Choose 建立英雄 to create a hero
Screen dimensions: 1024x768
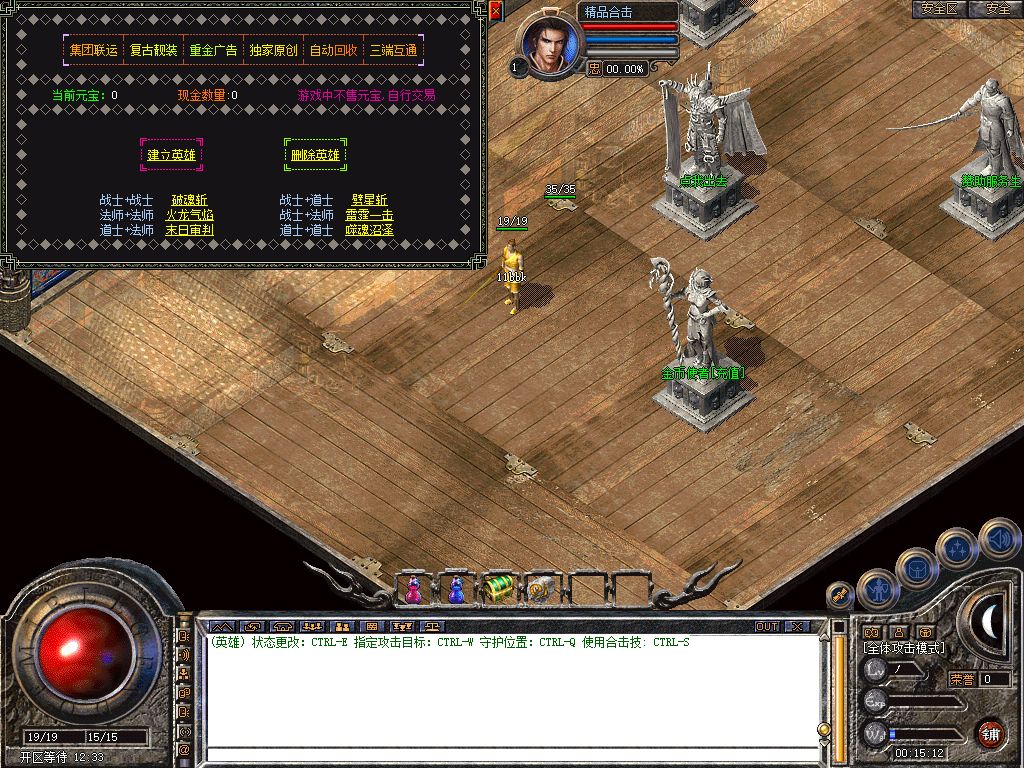[x=171, y=155]
